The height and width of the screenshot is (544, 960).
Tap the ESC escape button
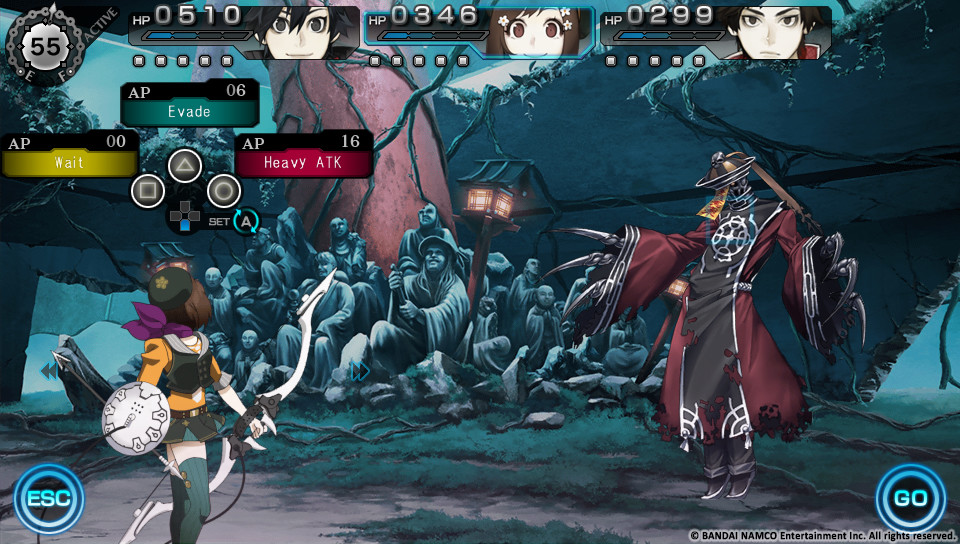(49, 499)
